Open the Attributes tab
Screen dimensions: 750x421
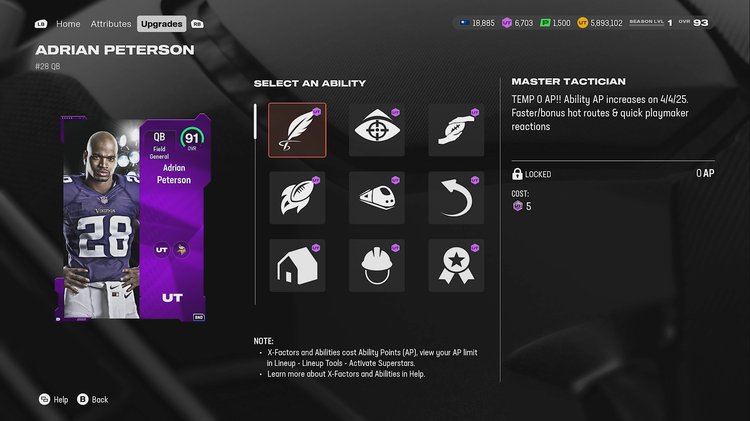[110, 23]
